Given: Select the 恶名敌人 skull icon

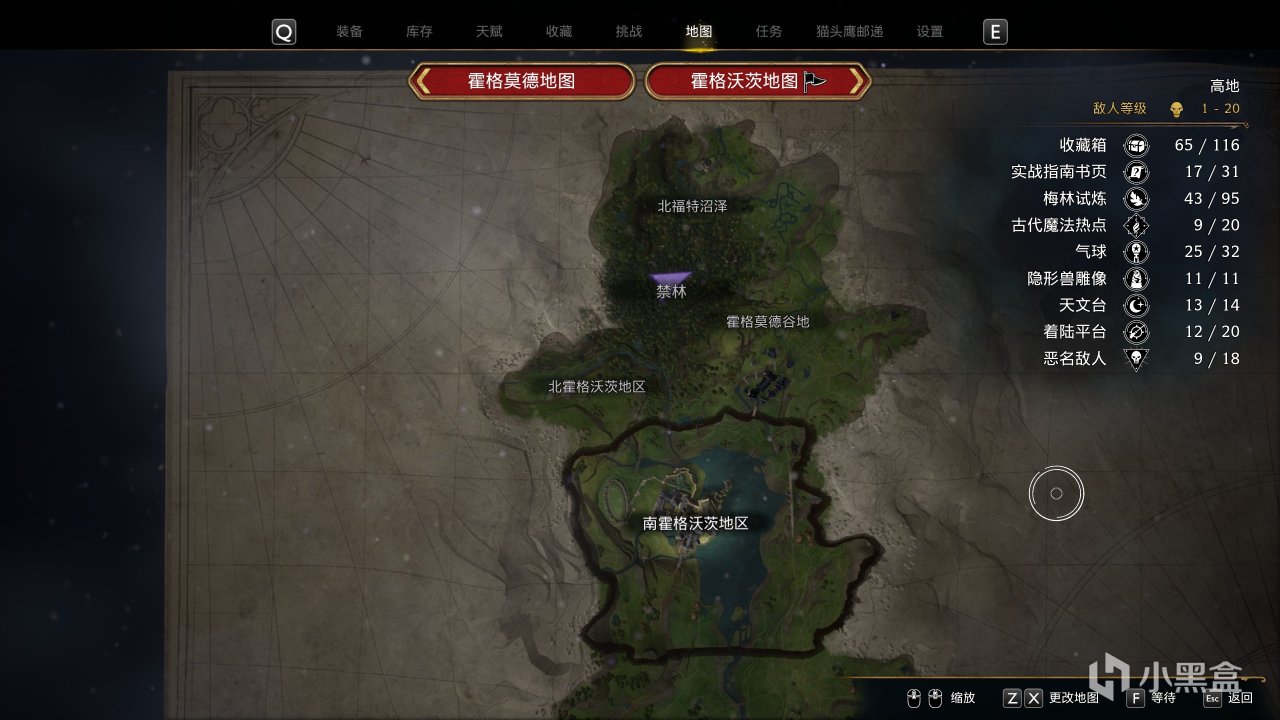Looking at the screenshot, I should tap(1136, 358).
